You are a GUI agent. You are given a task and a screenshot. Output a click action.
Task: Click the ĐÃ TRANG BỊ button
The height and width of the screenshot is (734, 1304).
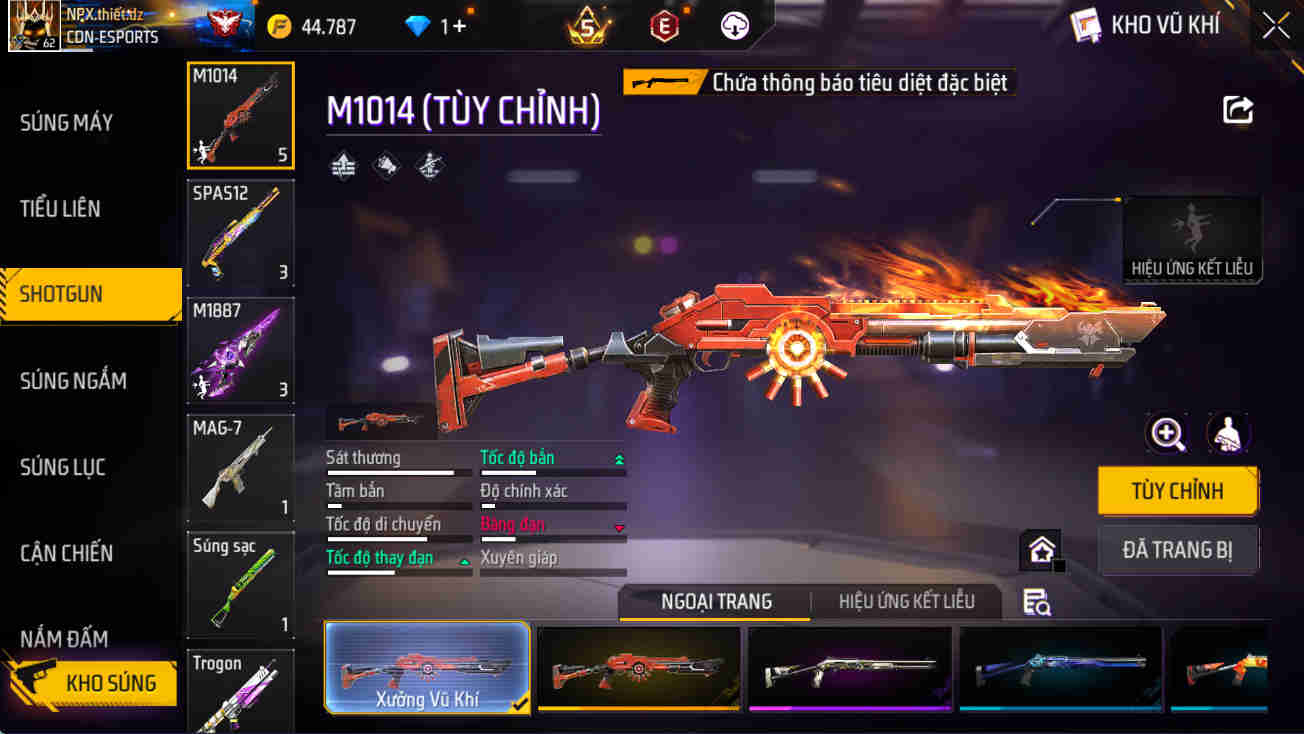pos(1178,548)
